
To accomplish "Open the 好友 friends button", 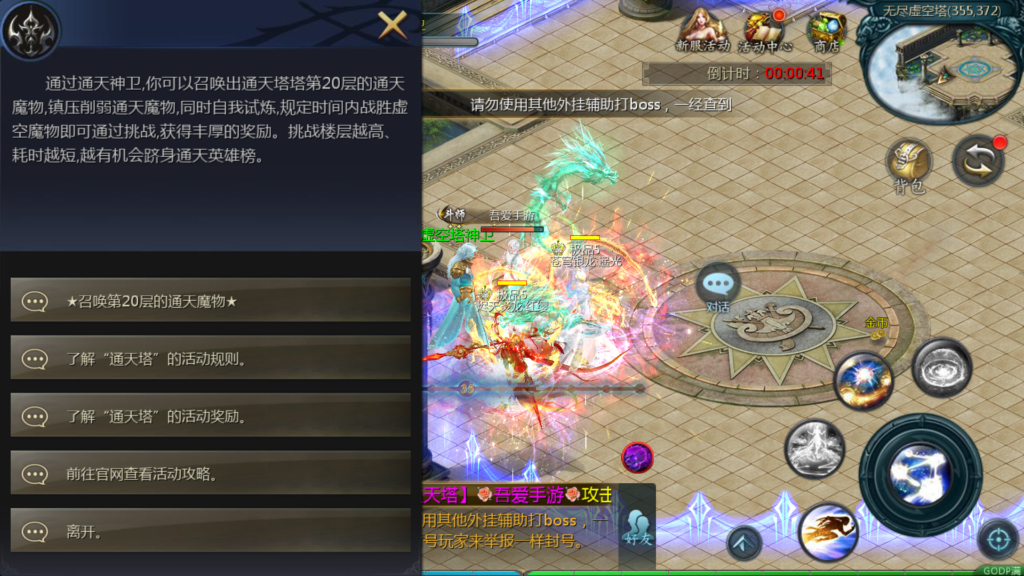I will [x=637, y=527].
